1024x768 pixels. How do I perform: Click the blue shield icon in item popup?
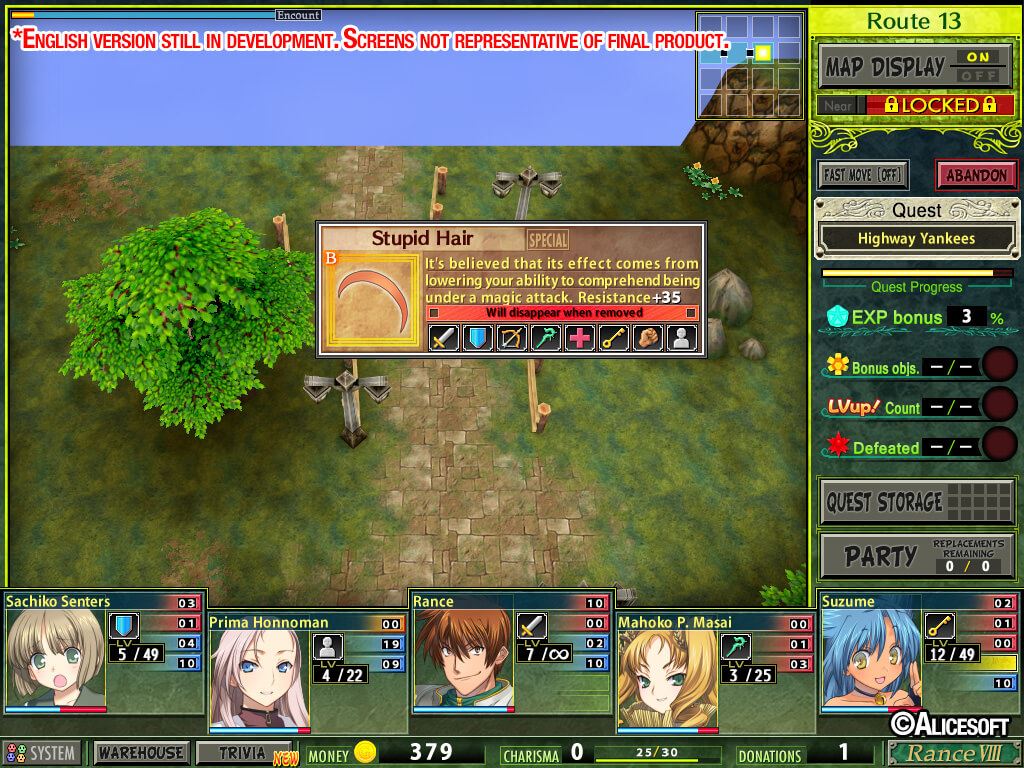[x=477, y=338]
